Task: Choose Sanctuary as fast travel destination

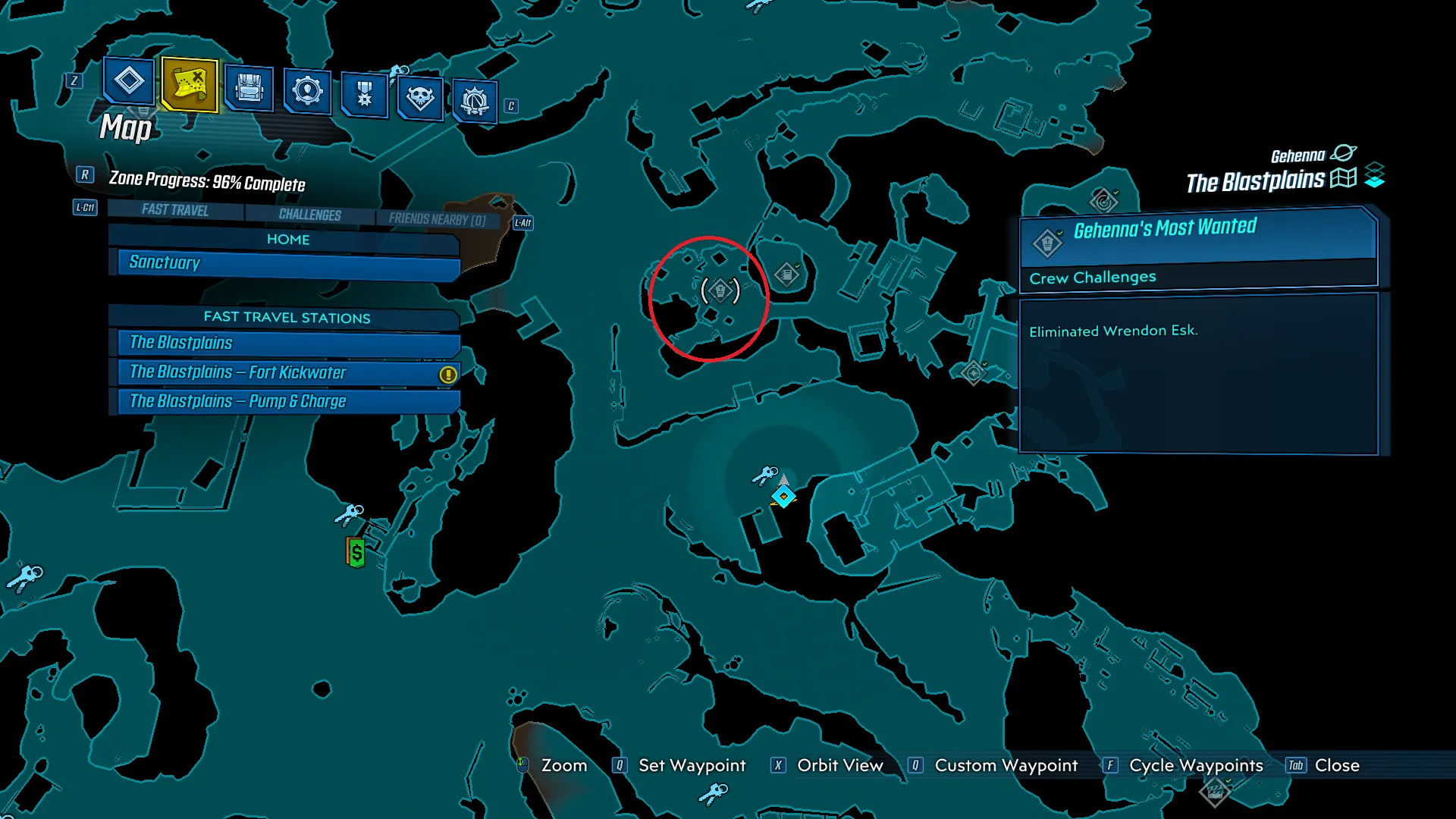Action: 288,263
